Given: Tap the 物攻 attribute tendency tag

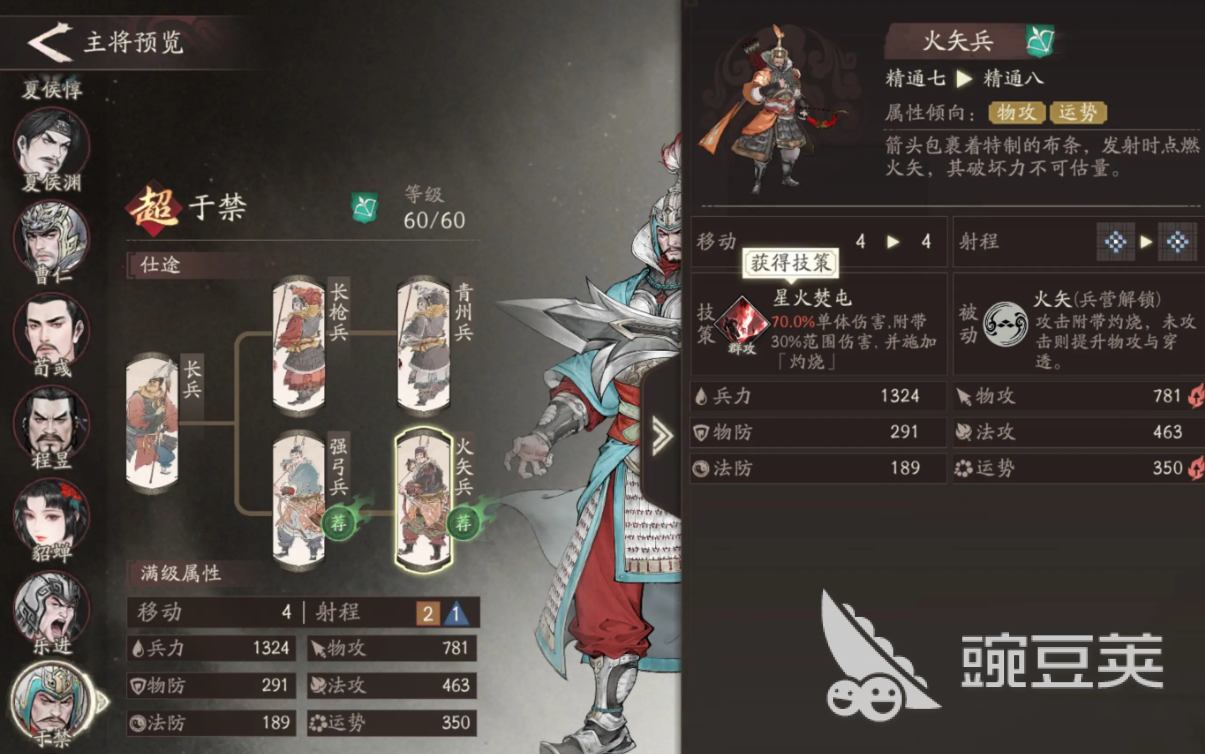Looking at the screenshot, I should coord(1016,113).
